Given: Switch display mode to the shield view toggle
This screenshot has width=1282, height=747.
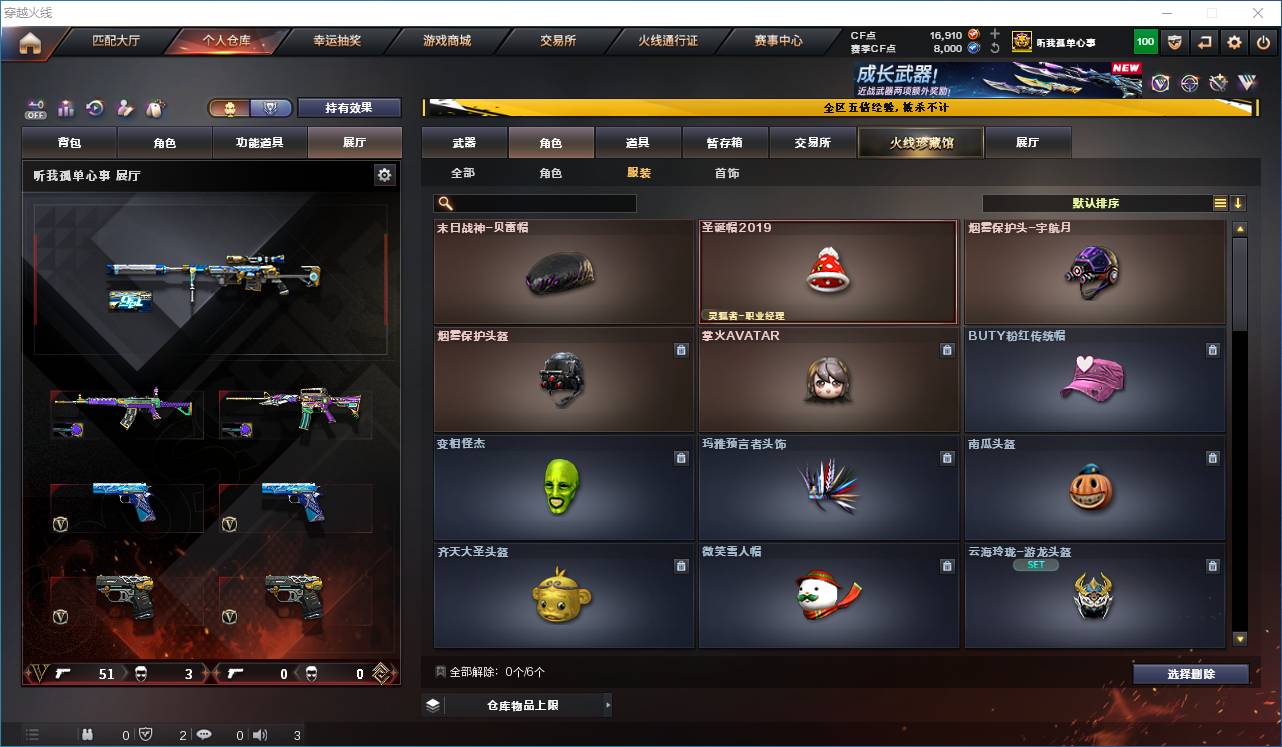Looking at the screenshot, I should click(x=268, y=107).
